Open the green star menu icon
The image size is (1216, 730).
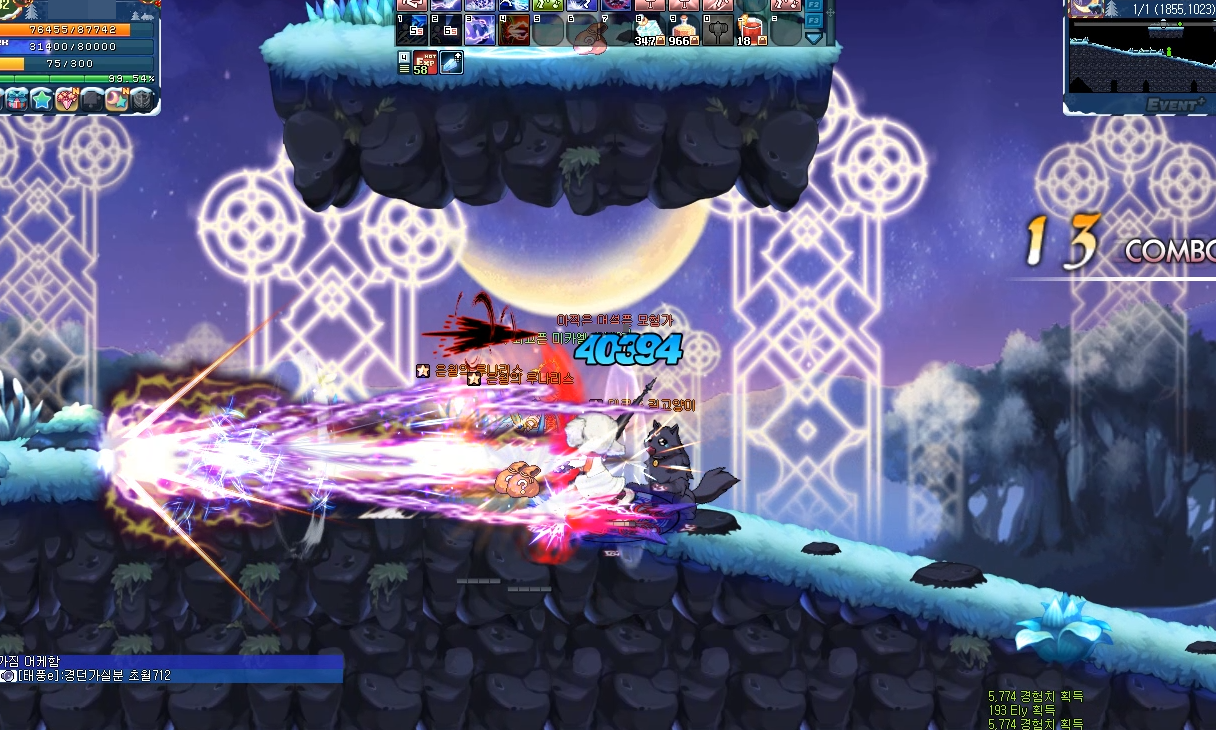click(x=41, y=99)
